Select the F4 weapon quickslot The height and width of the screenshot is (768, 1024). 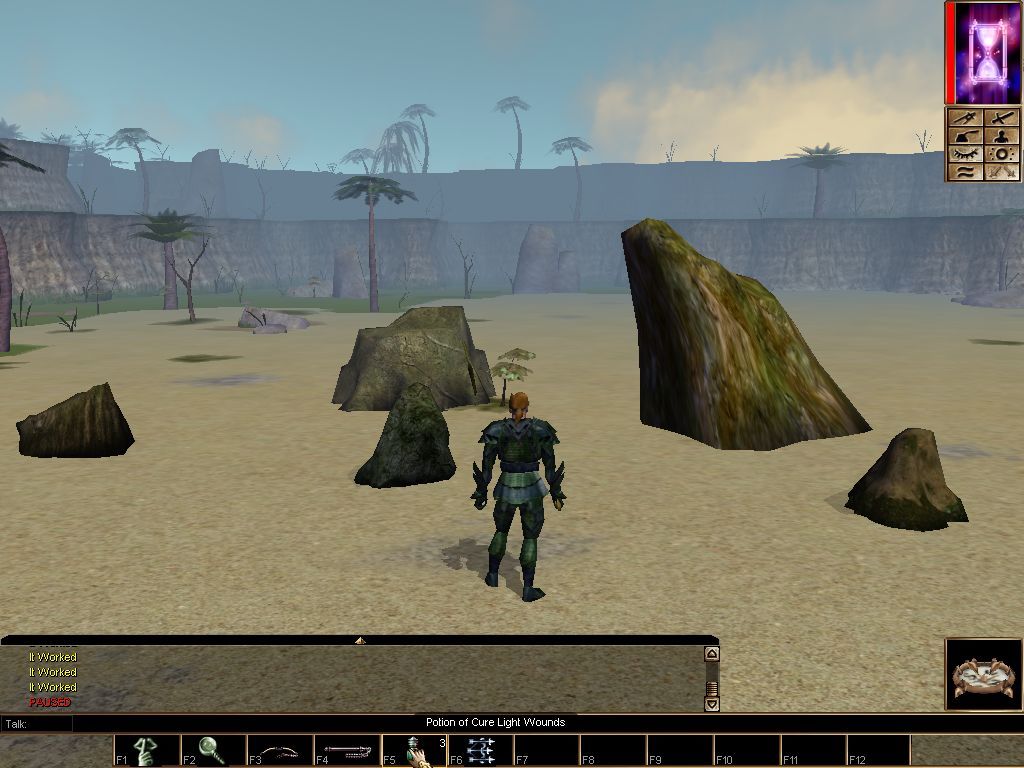[347, 751]
